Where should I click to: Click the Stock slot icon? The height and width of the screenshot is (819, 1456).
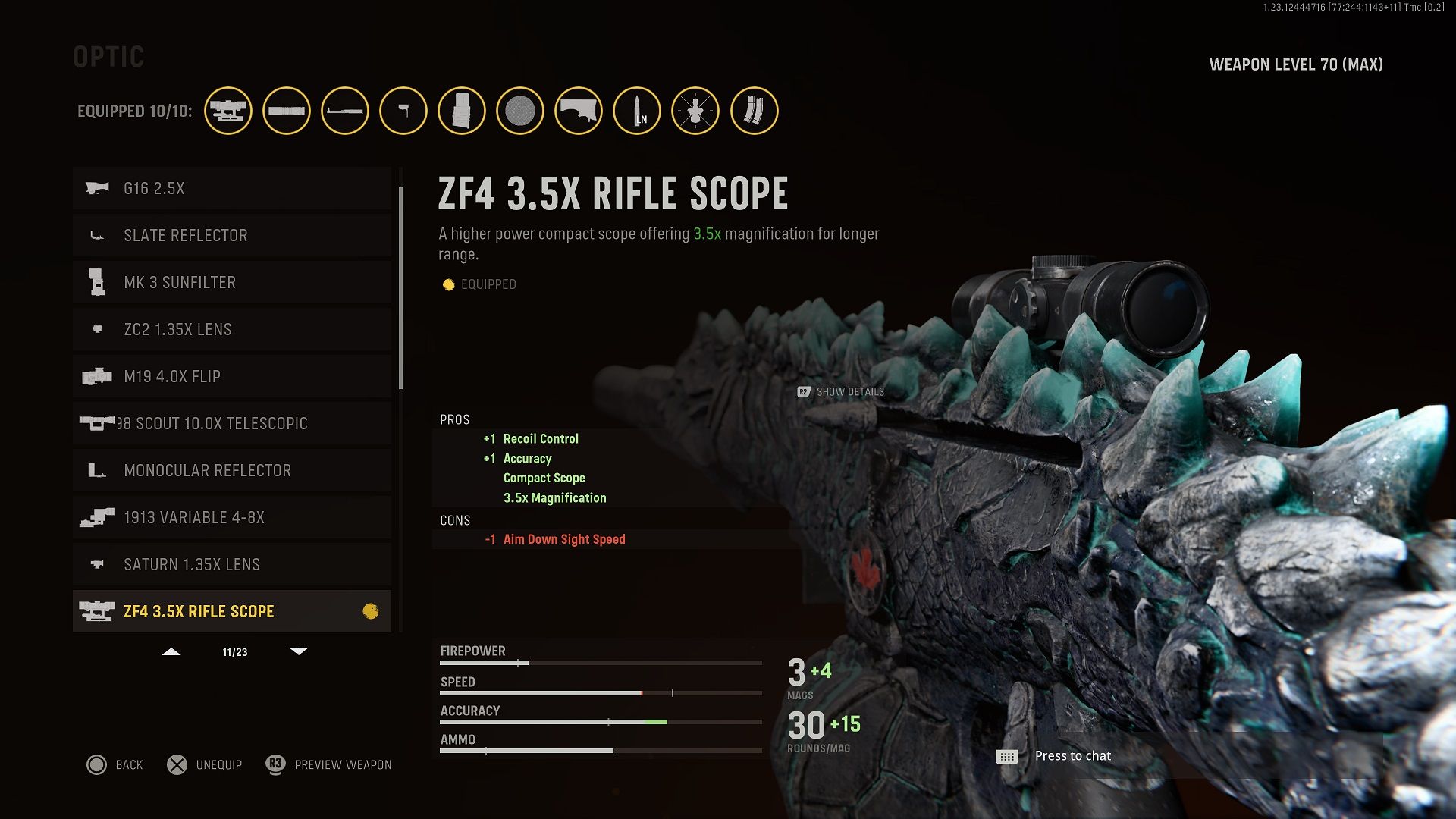578,111
